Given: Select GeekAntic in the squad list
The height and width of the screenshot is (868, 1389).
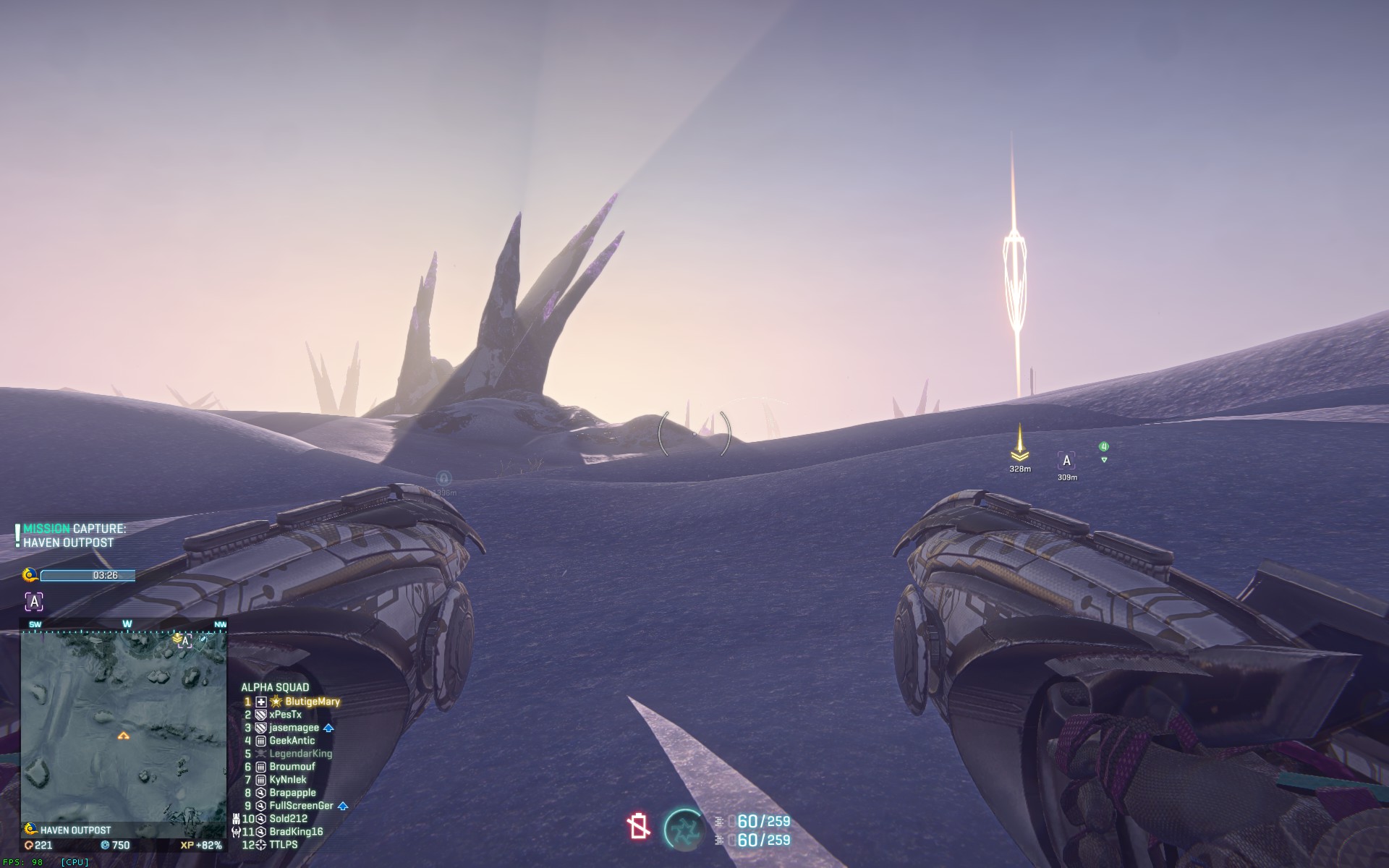Looking at the screenshot, I should (x=292, y=741).
